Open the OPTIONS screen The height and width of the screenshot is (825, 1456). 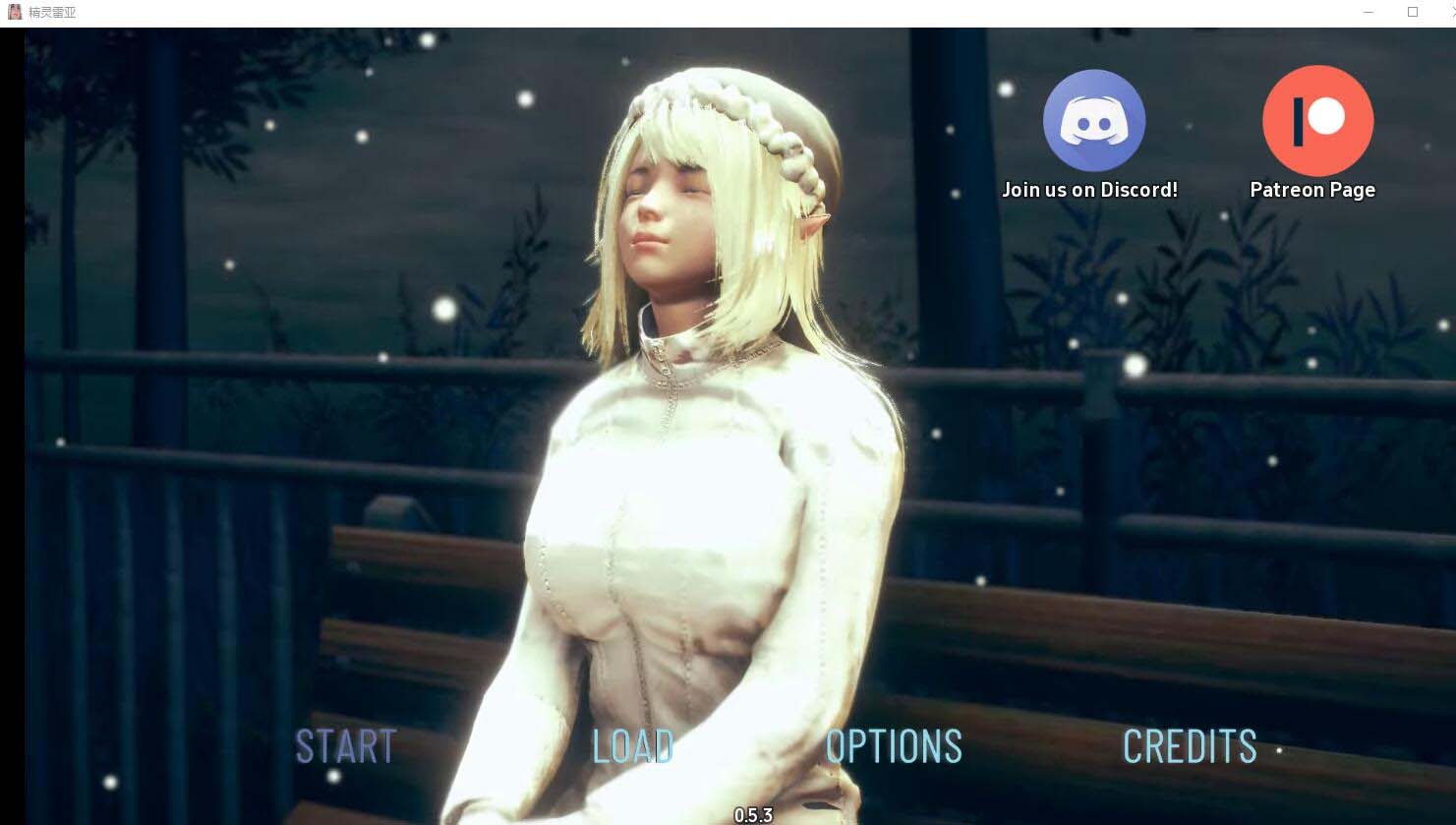(x=893, y=747)
